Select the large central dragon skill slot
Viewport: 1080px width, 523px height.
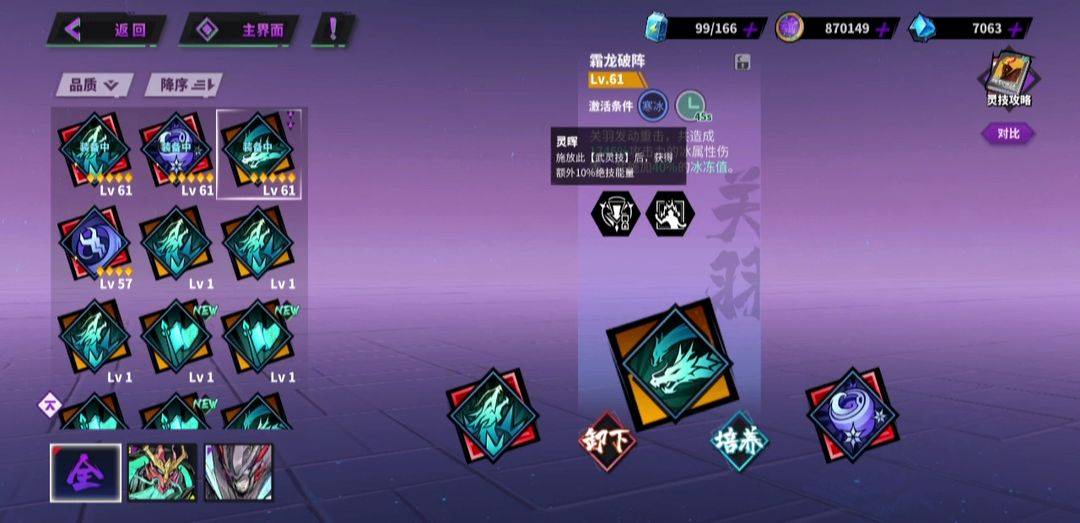pyautogui.click(x=670, y=362)
